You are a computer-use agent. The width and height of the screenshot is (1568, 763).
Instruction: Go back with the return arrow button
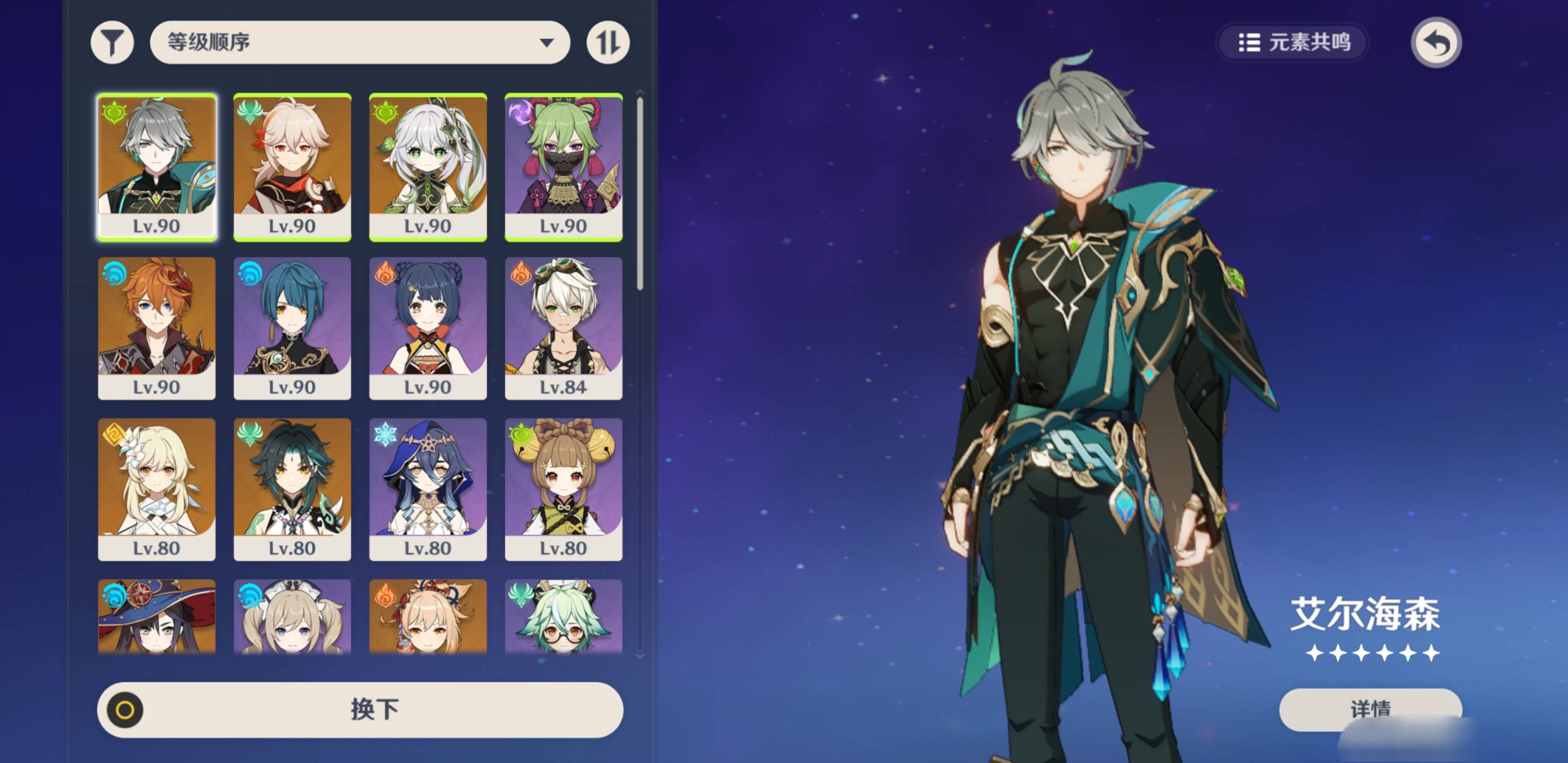[1436, 42]
